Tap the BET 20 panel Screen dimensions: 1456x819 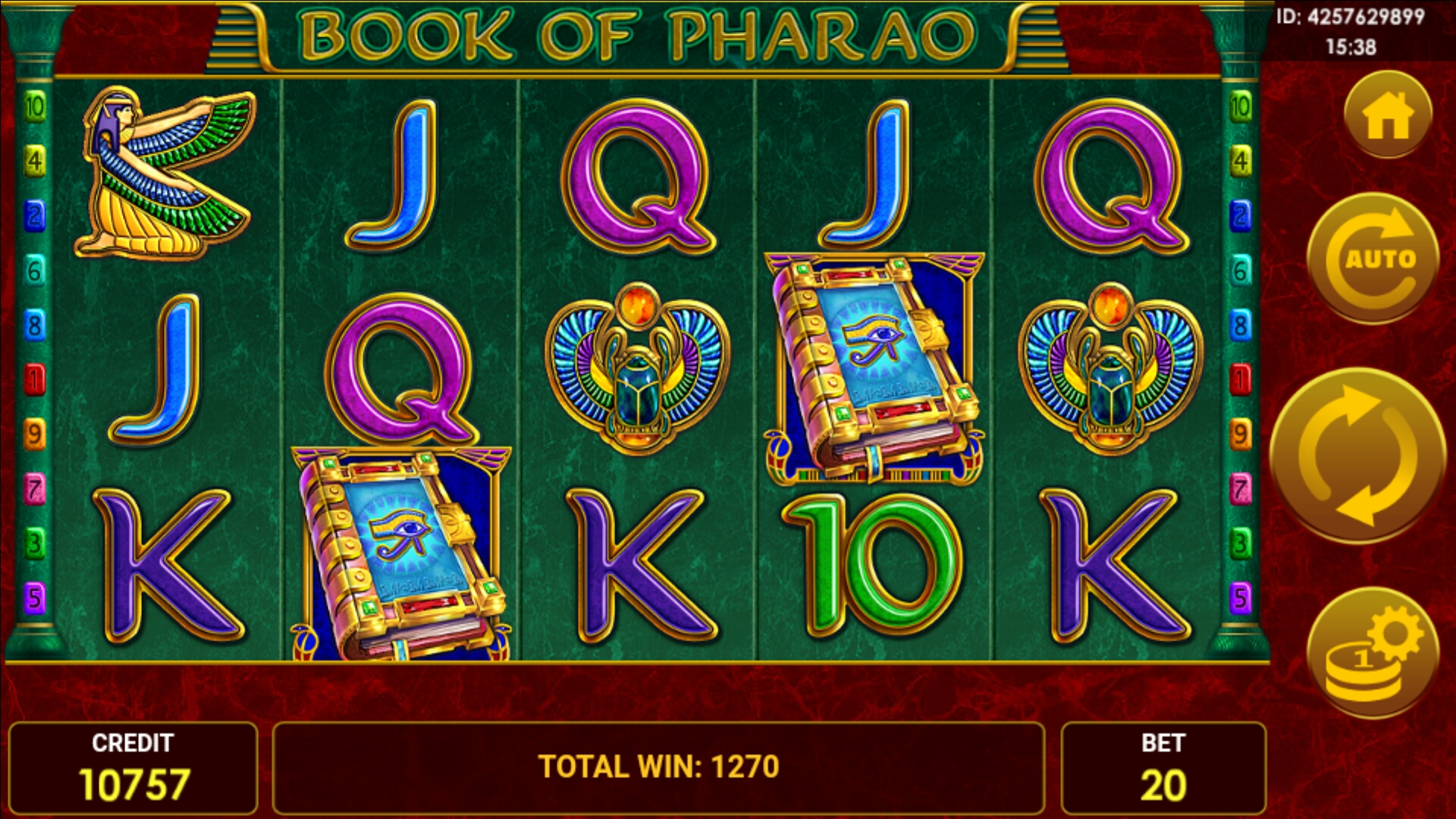[x=1163, y=768]
